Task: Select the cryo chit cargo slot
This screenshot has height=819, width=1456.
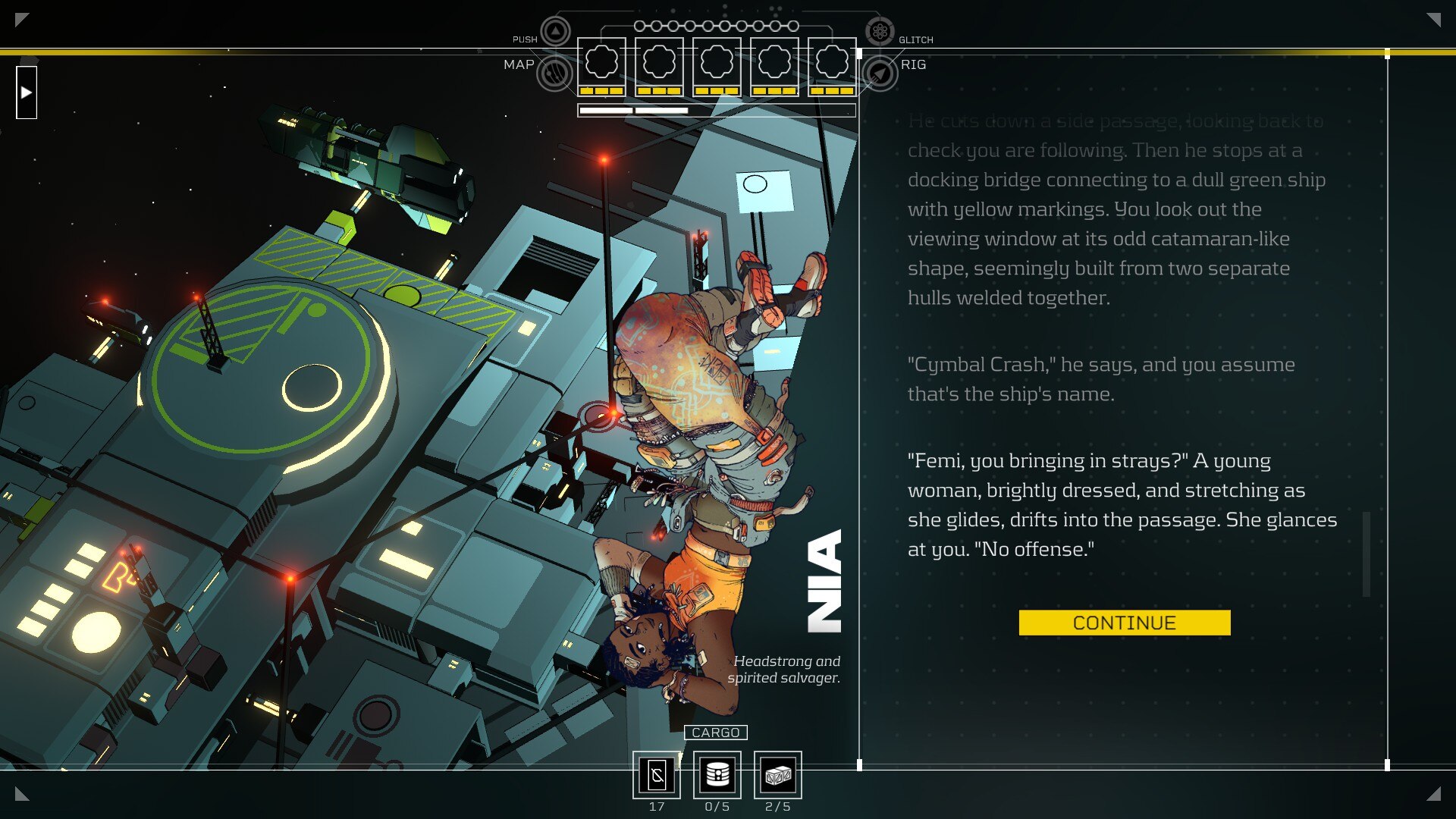Action: coord(657,775)
